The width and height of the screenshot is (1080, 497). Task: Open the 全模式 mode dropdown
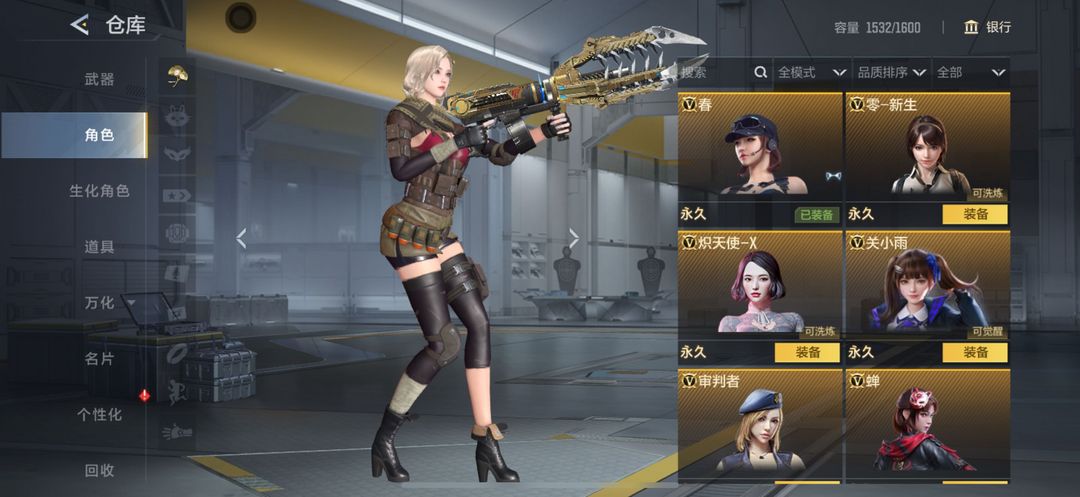808,72
